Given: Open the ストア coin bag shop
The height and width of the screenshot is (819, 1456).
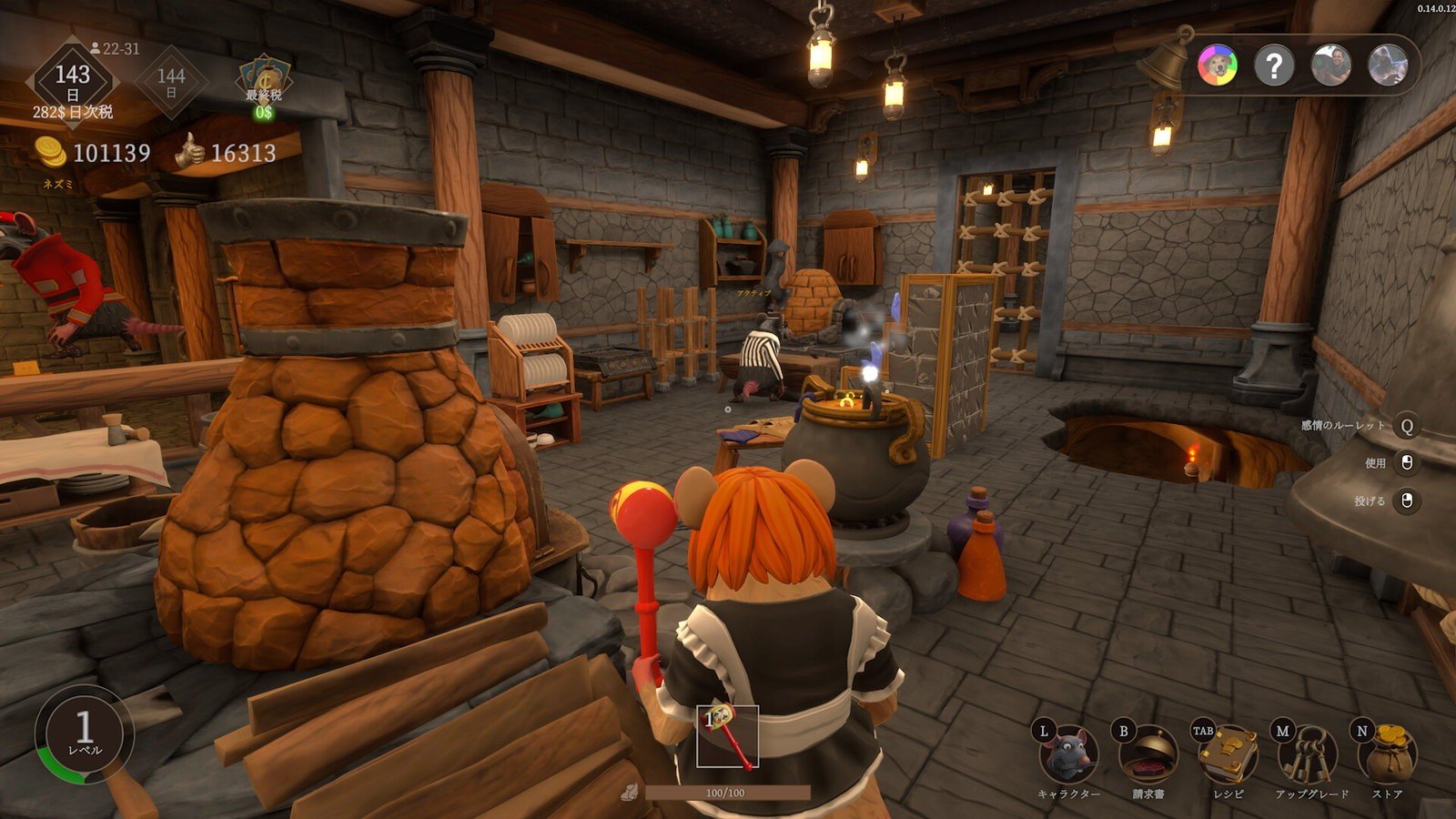Looking at the screenshot, I should 1387,755.
